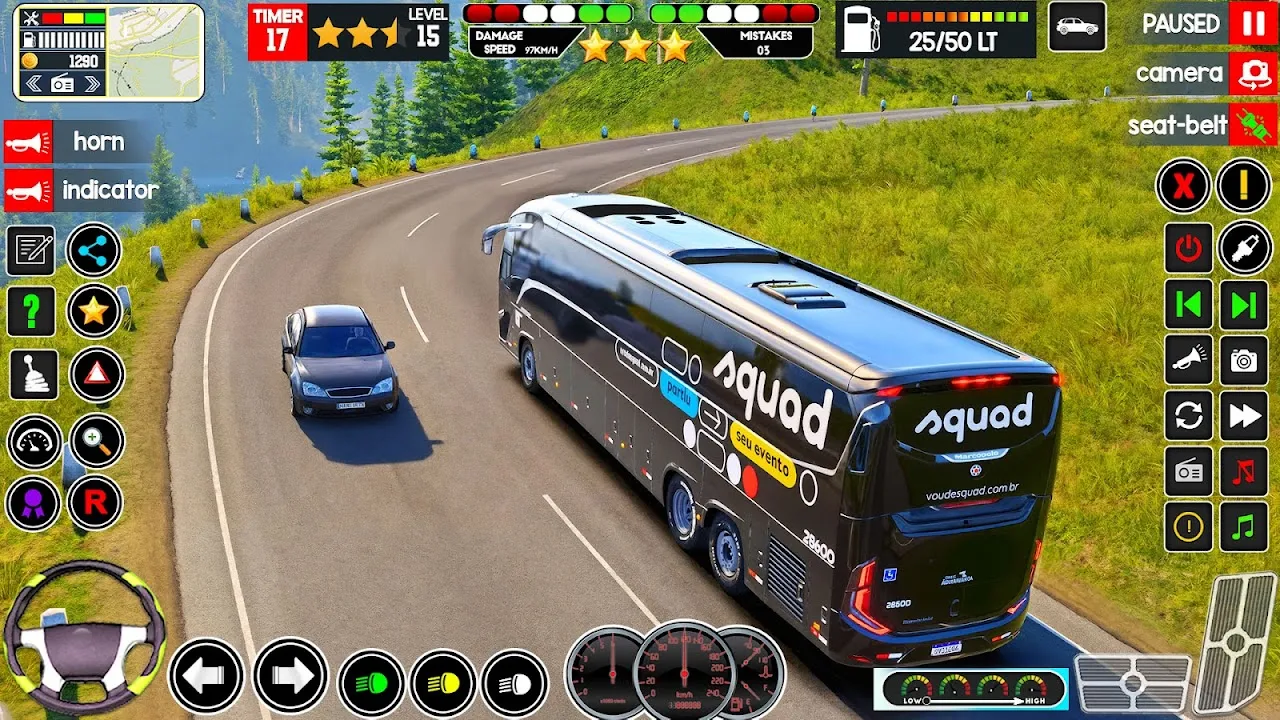Screen dimensions: 1280x720
Task: Tap the white car icon button
Action: click(1077, 27)
